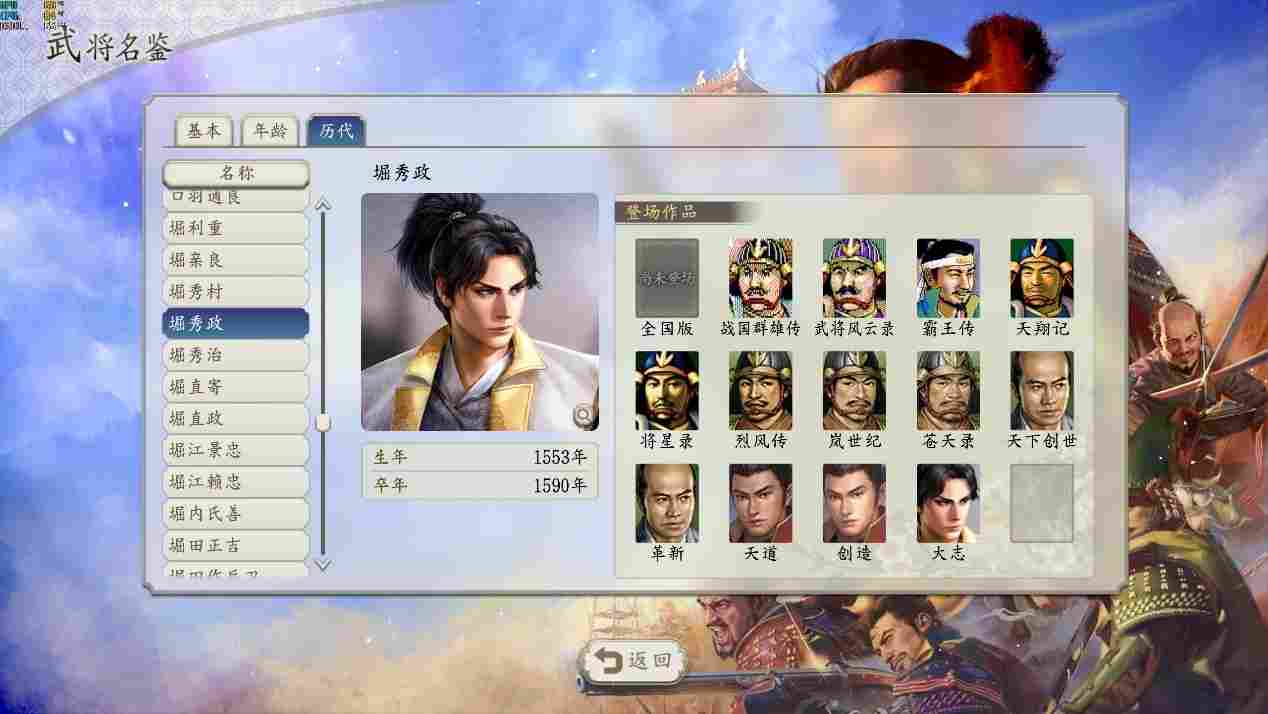The width and height of the screenshot is (1268, 714).
Task: Choose 堀秀村 from the officer list
Action: pyautogui.click(x=236, y=292)
